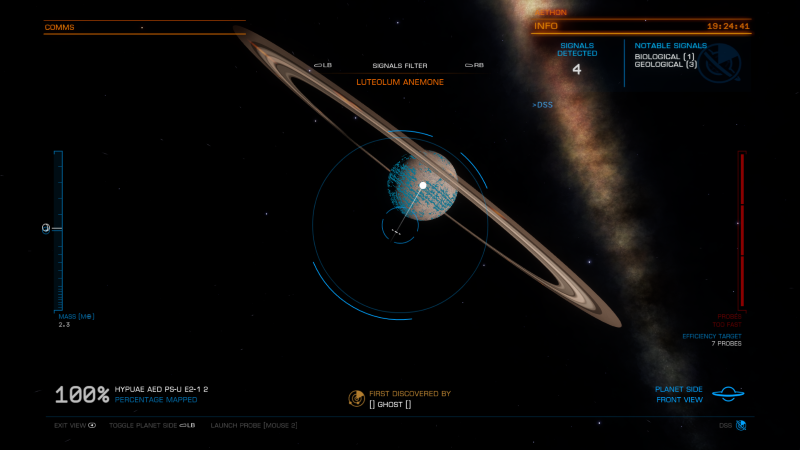Screen dimensions: 800x450
Task: Click the no-signal planet icon in Info panel
Action: pos(719,63)
